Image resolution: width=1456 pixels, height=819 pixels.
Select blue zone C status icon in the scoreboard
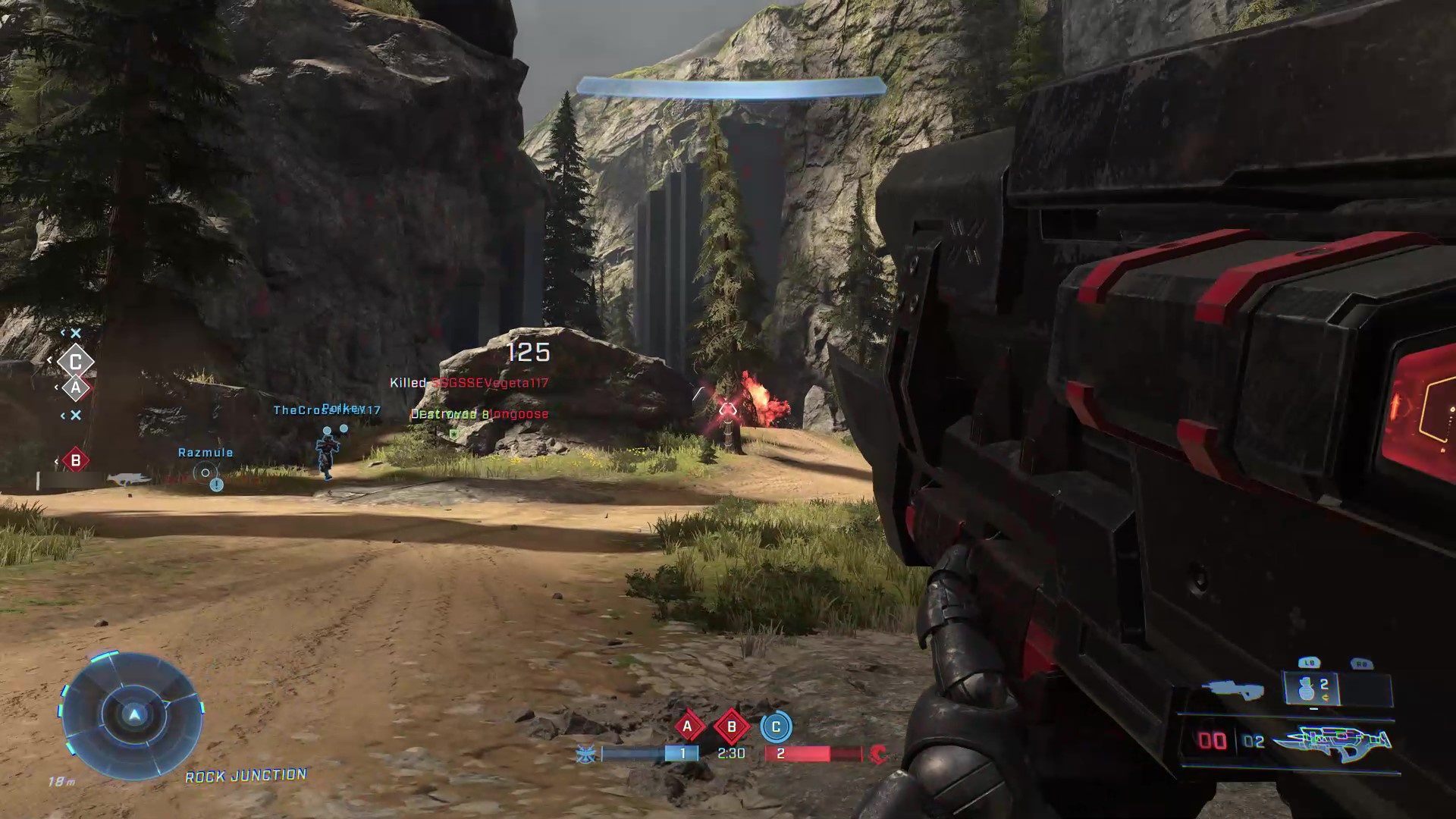tap(776, 726)
